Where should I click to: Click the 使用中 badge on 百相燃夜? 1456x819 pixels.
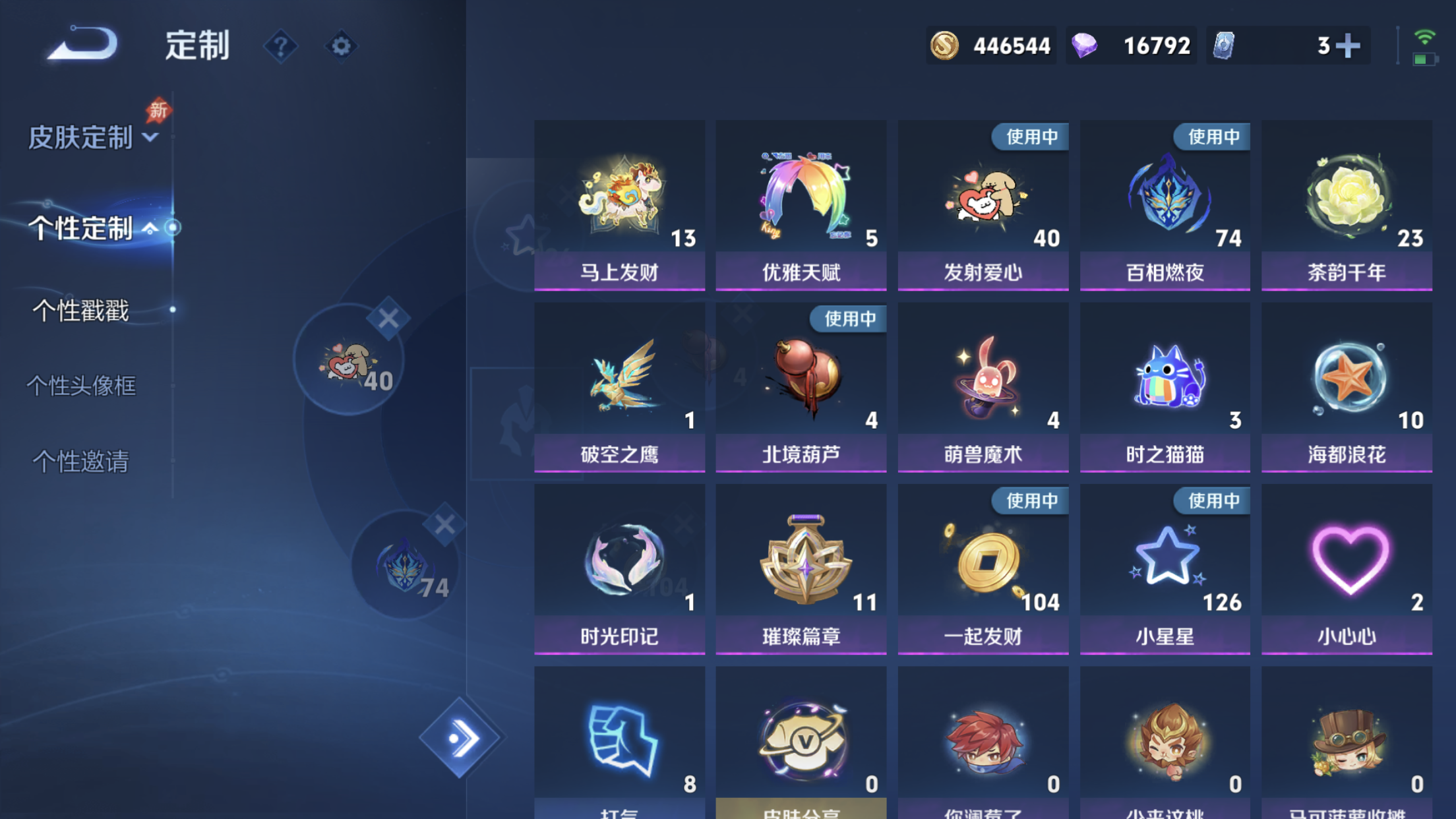pos(1212,136)
